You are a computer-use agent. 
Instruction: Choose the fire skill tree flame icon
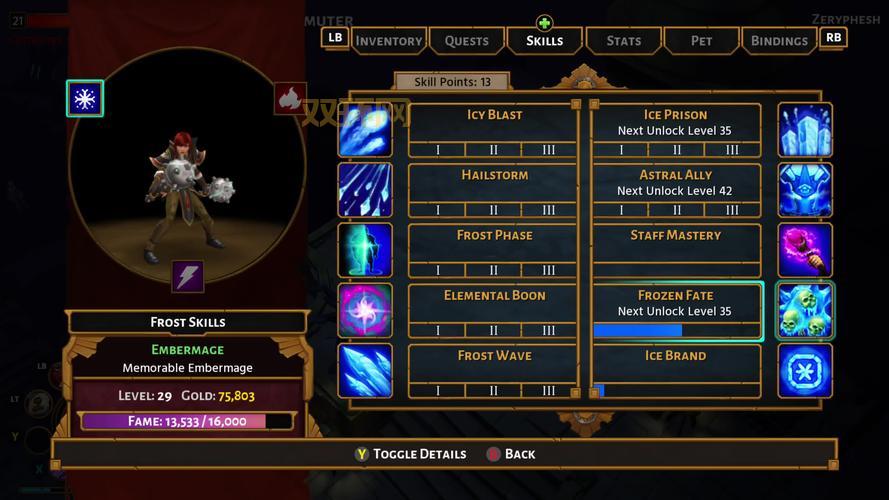(x=290, y=98)
